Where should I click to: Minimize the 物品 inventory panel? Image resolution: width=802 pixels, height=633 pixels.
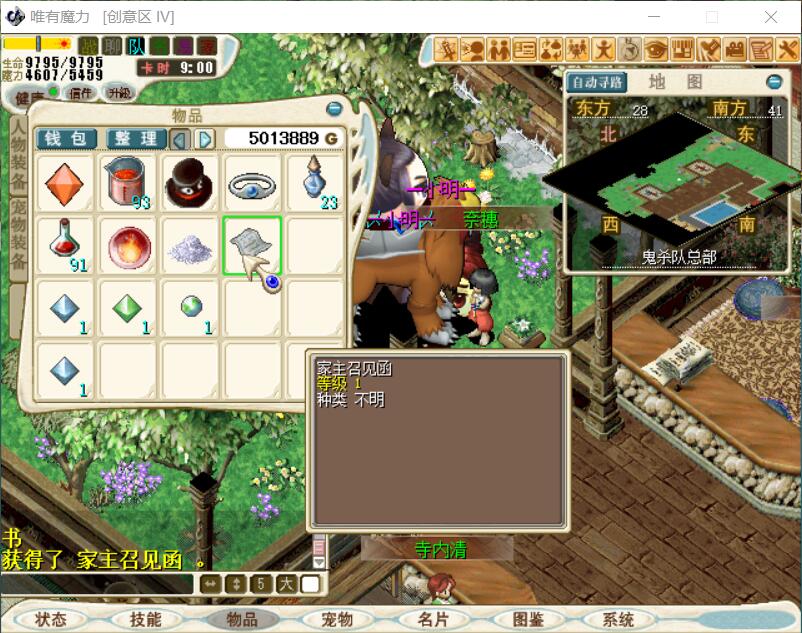click(x=334, y=109)
